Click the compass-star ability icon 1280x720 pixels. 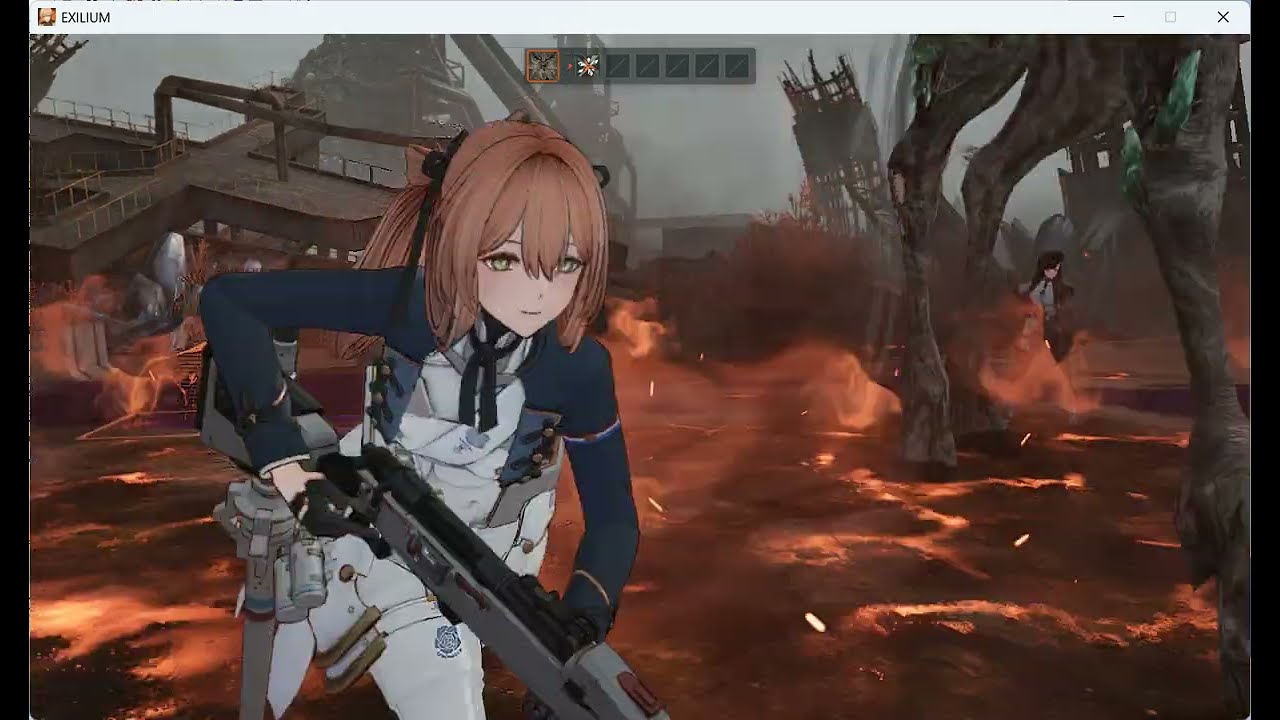pyautogui.click(x=587, y=66)
